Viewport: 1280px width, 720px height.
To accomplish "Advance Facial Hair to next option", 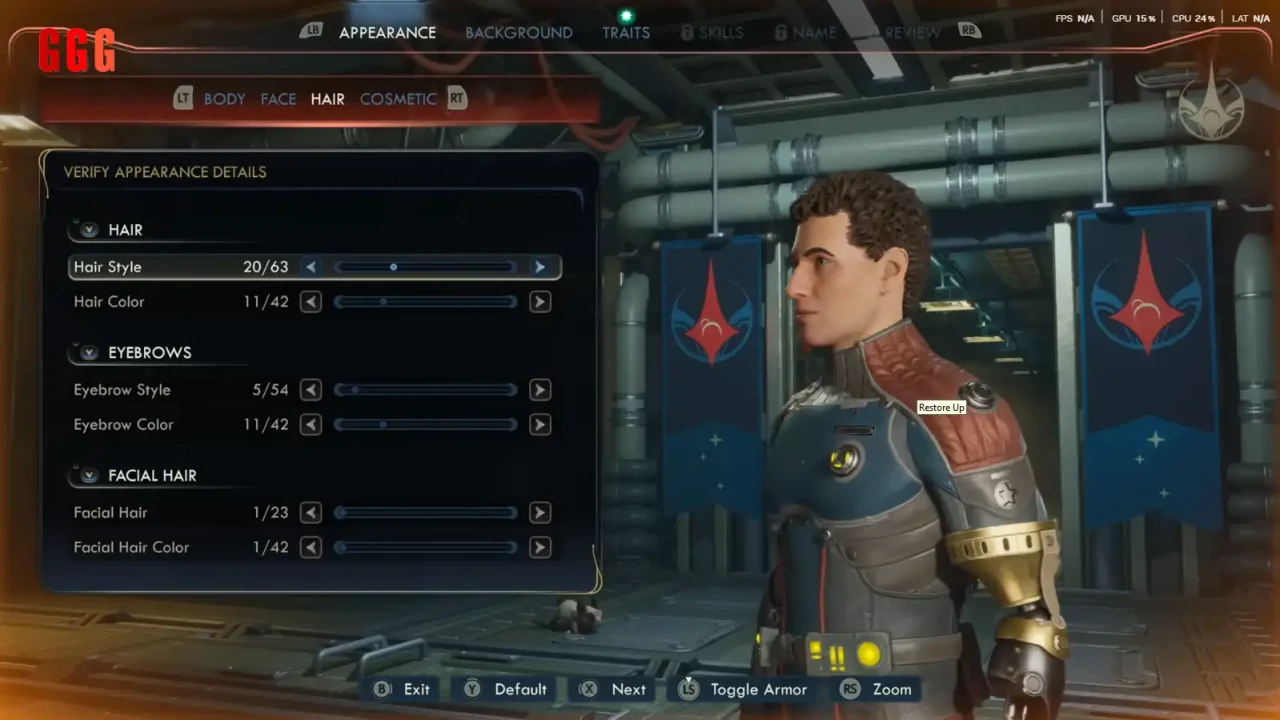I will pyautogui.click(x=540, y=513).
